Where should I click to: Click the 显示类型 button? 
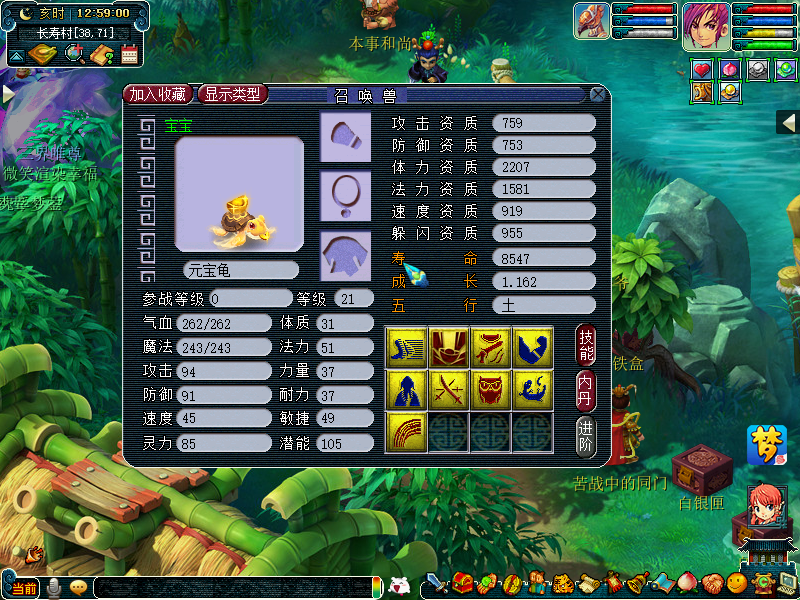point(233,94)
